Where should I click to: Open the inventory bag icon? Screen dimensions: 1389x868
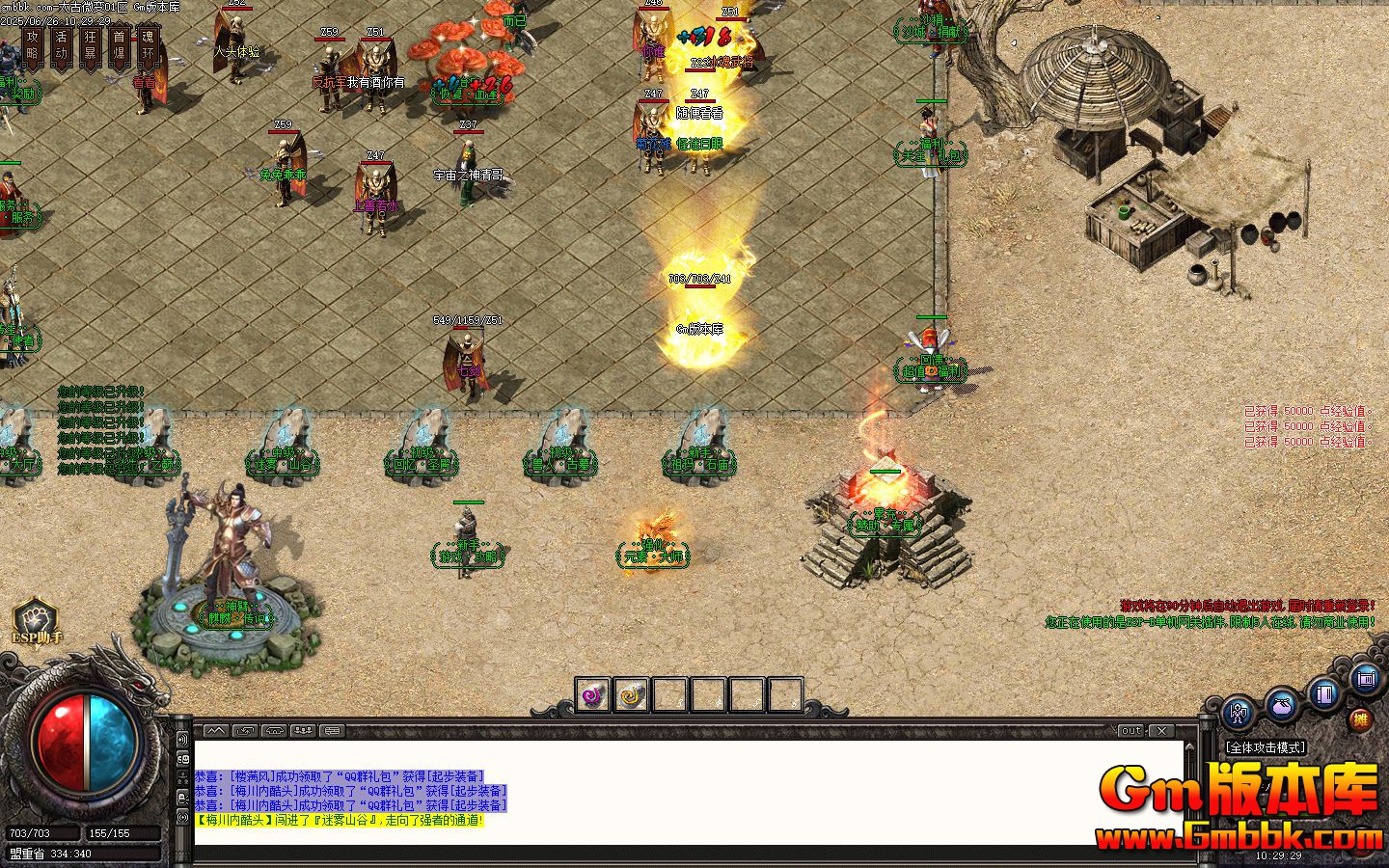tap(1283, 706)
